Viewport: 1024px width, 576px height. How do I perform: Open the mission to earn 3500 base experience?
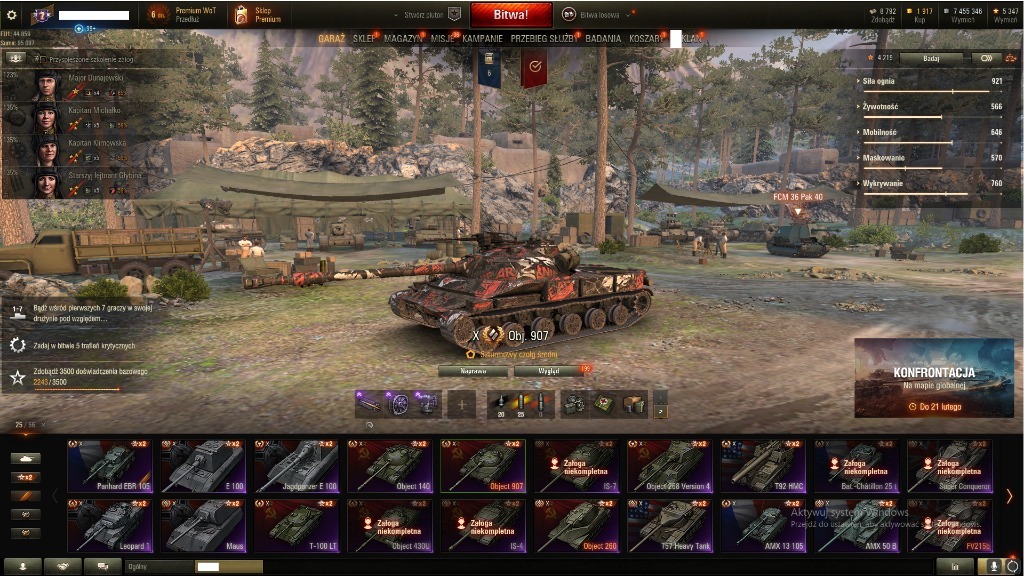tap(75, 376)
